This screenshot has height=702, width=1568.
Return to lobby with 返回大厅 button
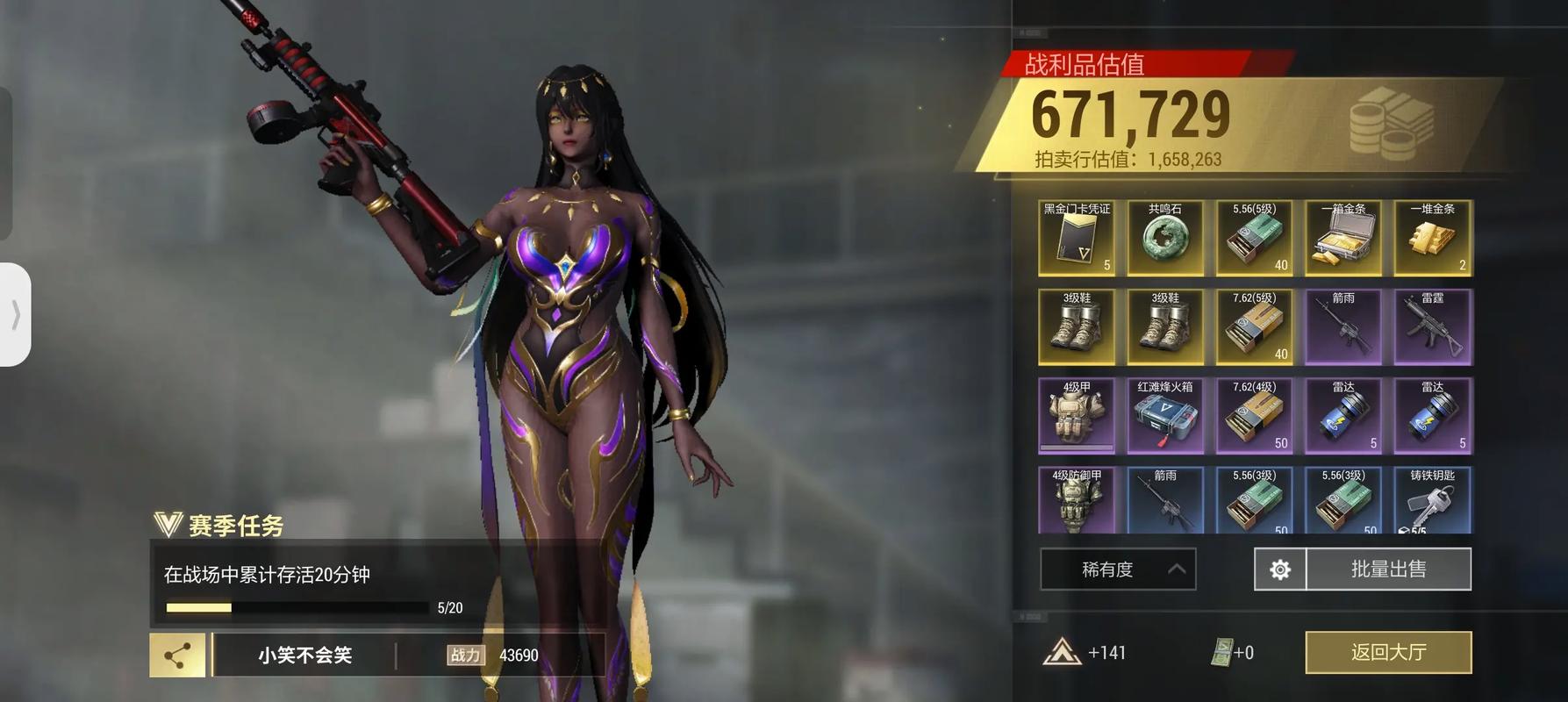1388,652
